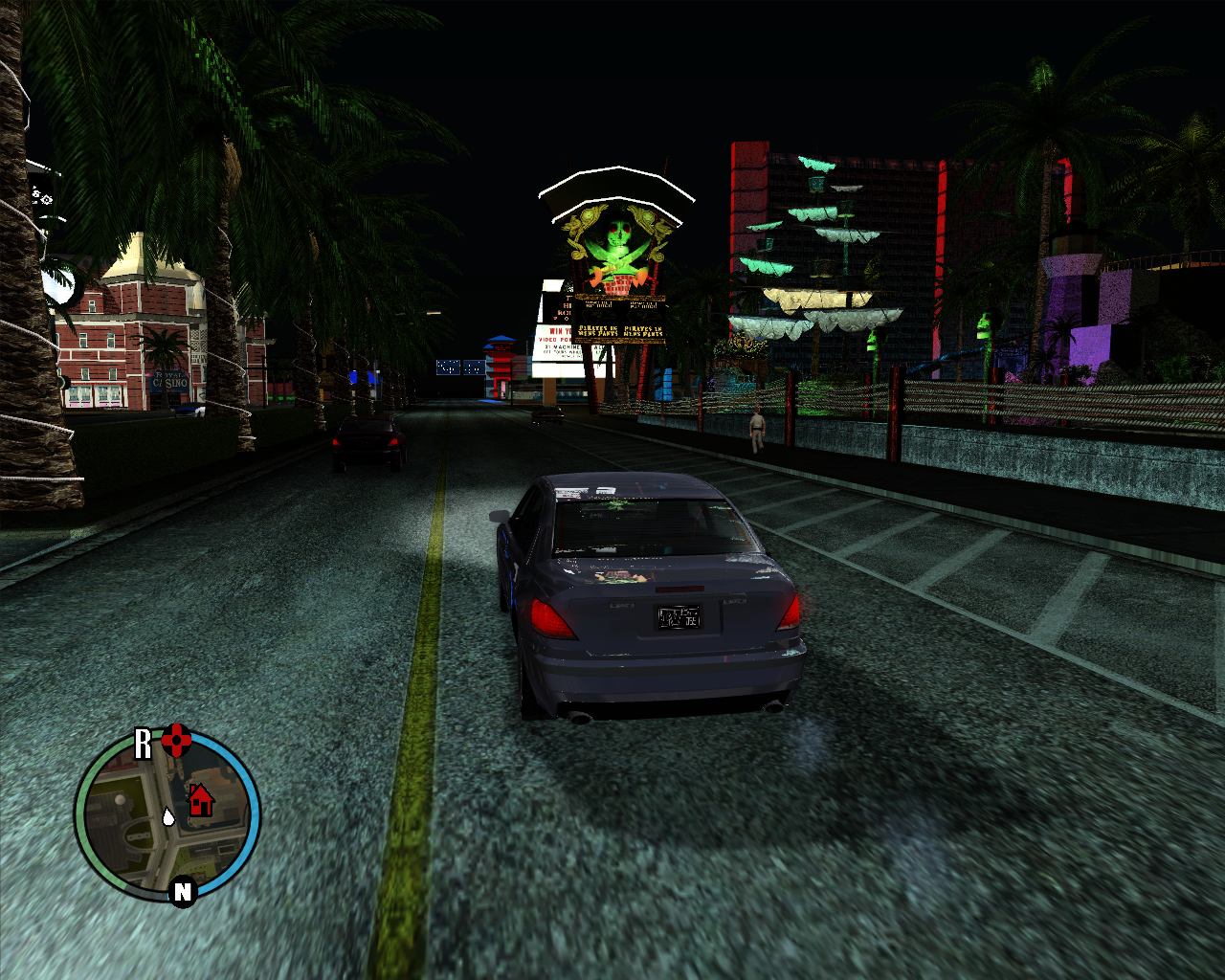Click the 'N' north compass marker on the minimap
This screenshot has width=1225, height=980.
(x=182, y=891)
